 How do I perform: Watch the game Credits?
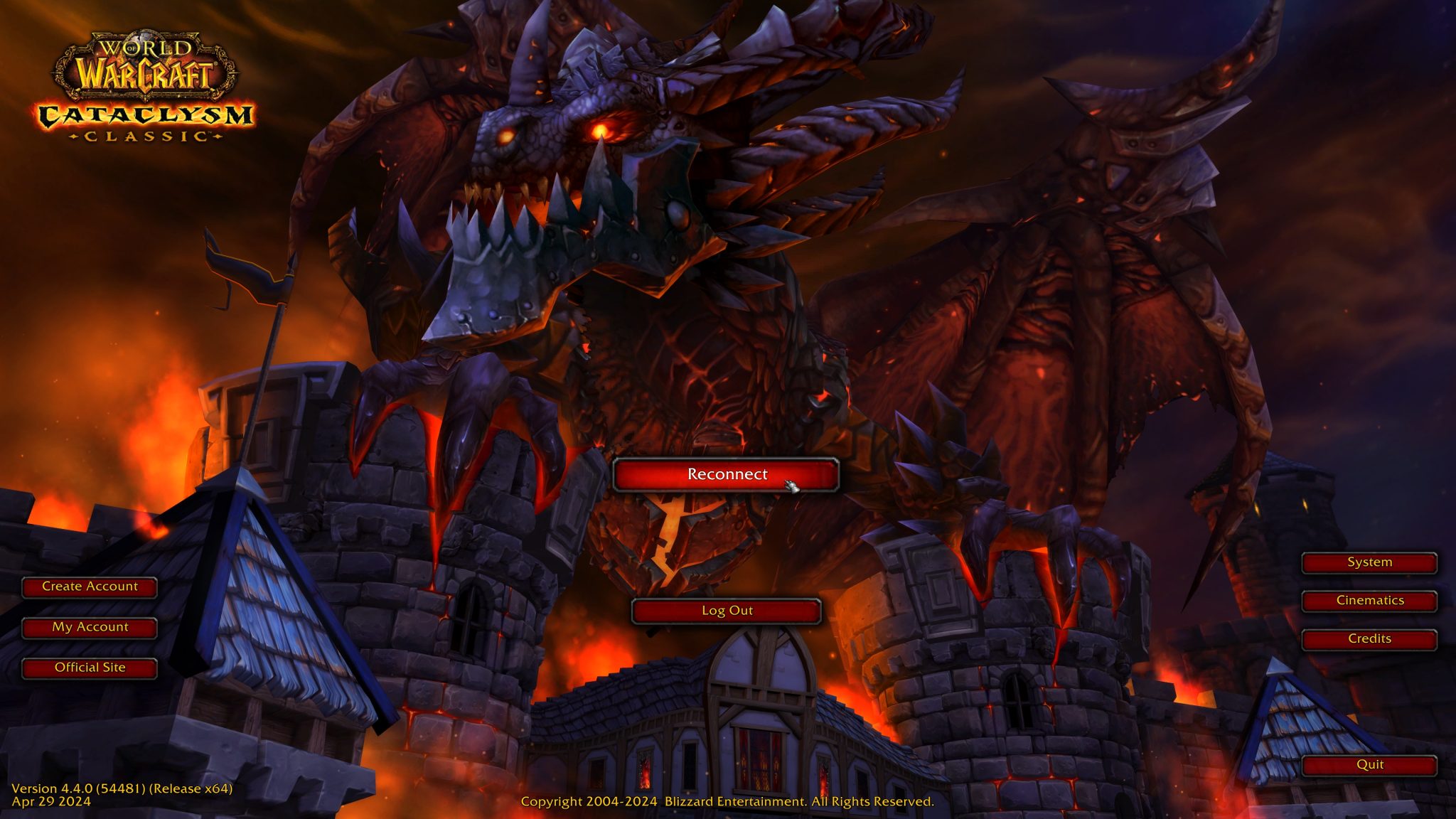click(1369, 638)
